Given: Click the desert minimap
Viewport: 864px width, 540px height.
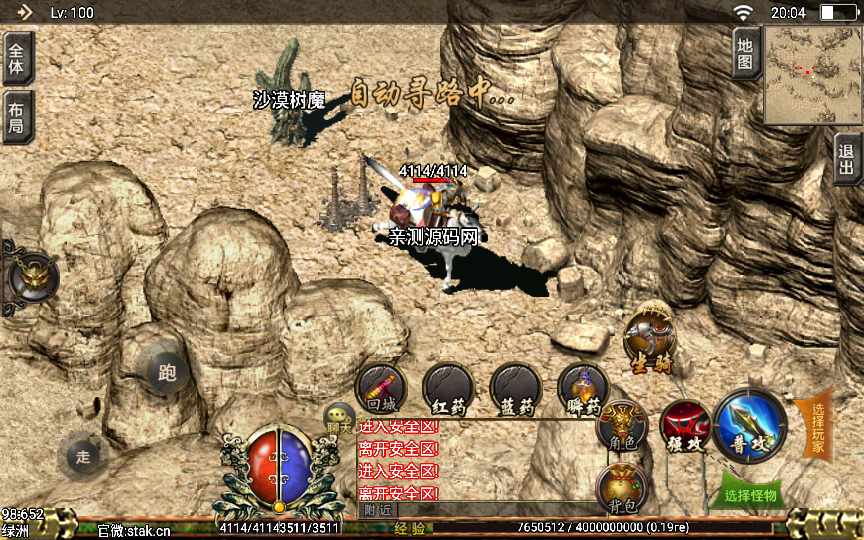Looking at the screenshot, I should point(812,73).
